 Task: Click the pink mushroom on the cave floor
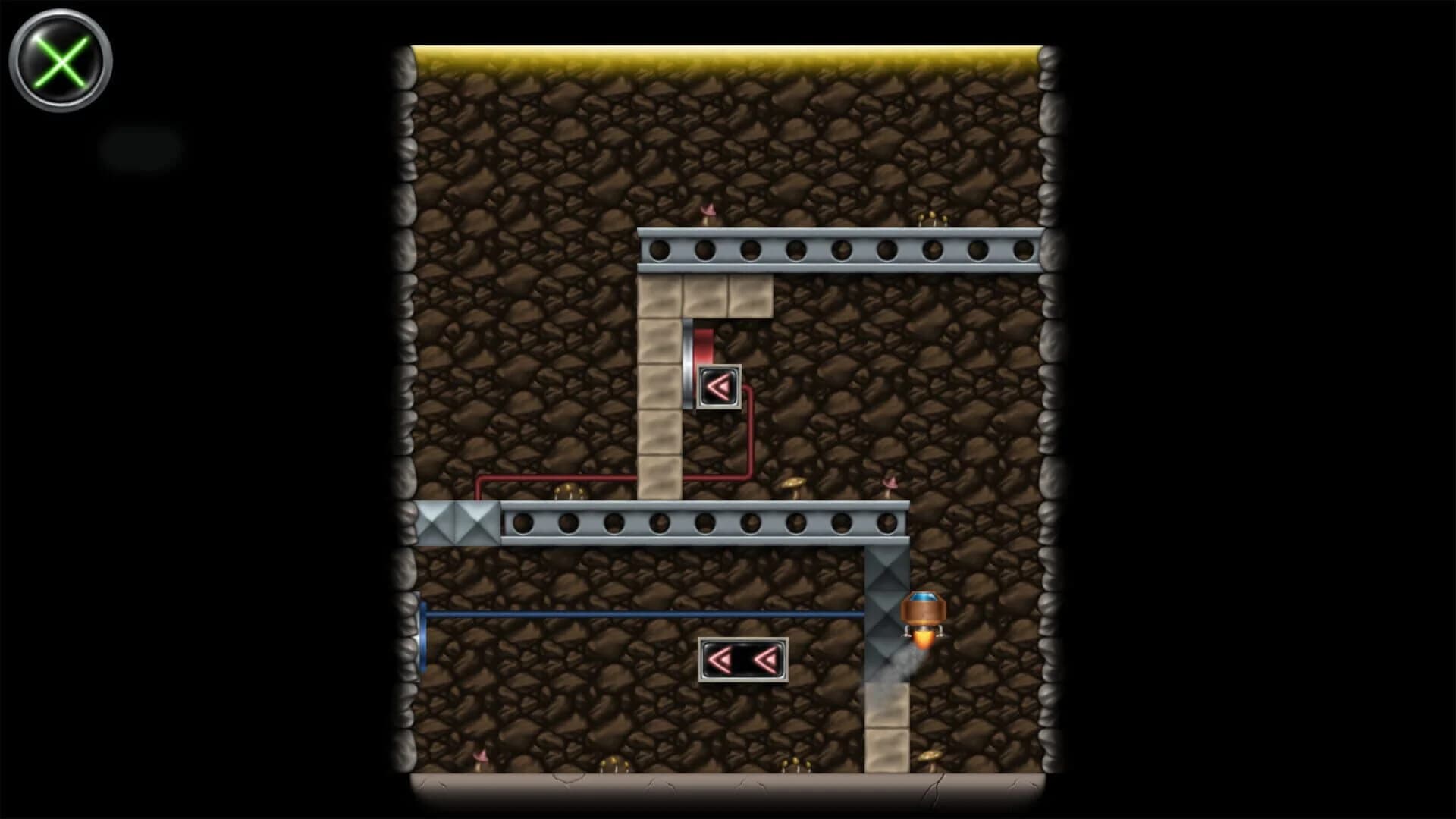479,758
